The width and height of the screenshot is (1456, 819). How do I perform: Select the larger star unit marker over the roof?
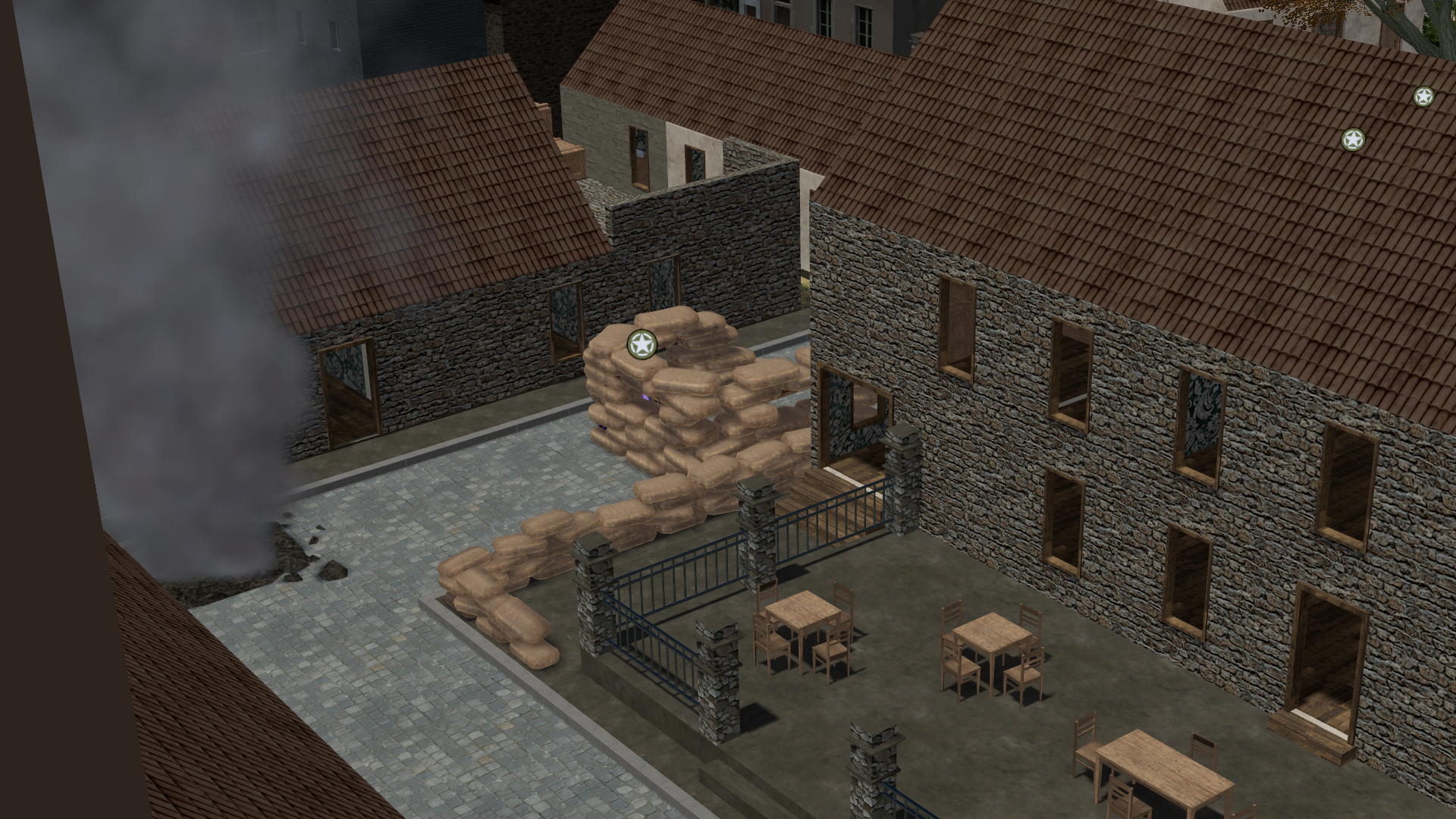click(1353, 140)
